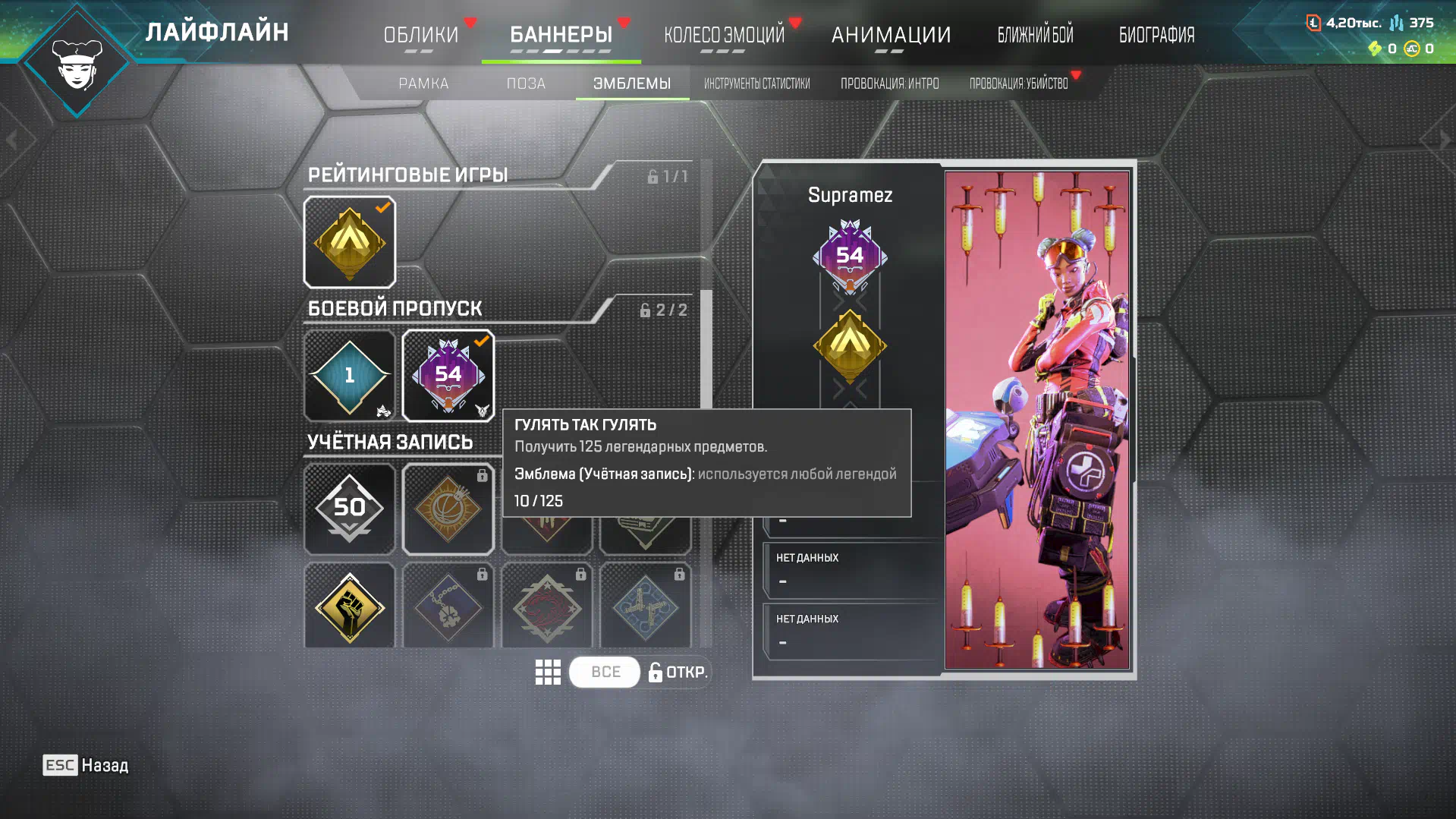Select the gold ranked games emblem
Viewport: 1456px width, 819px height.
(x=349, y=242)
